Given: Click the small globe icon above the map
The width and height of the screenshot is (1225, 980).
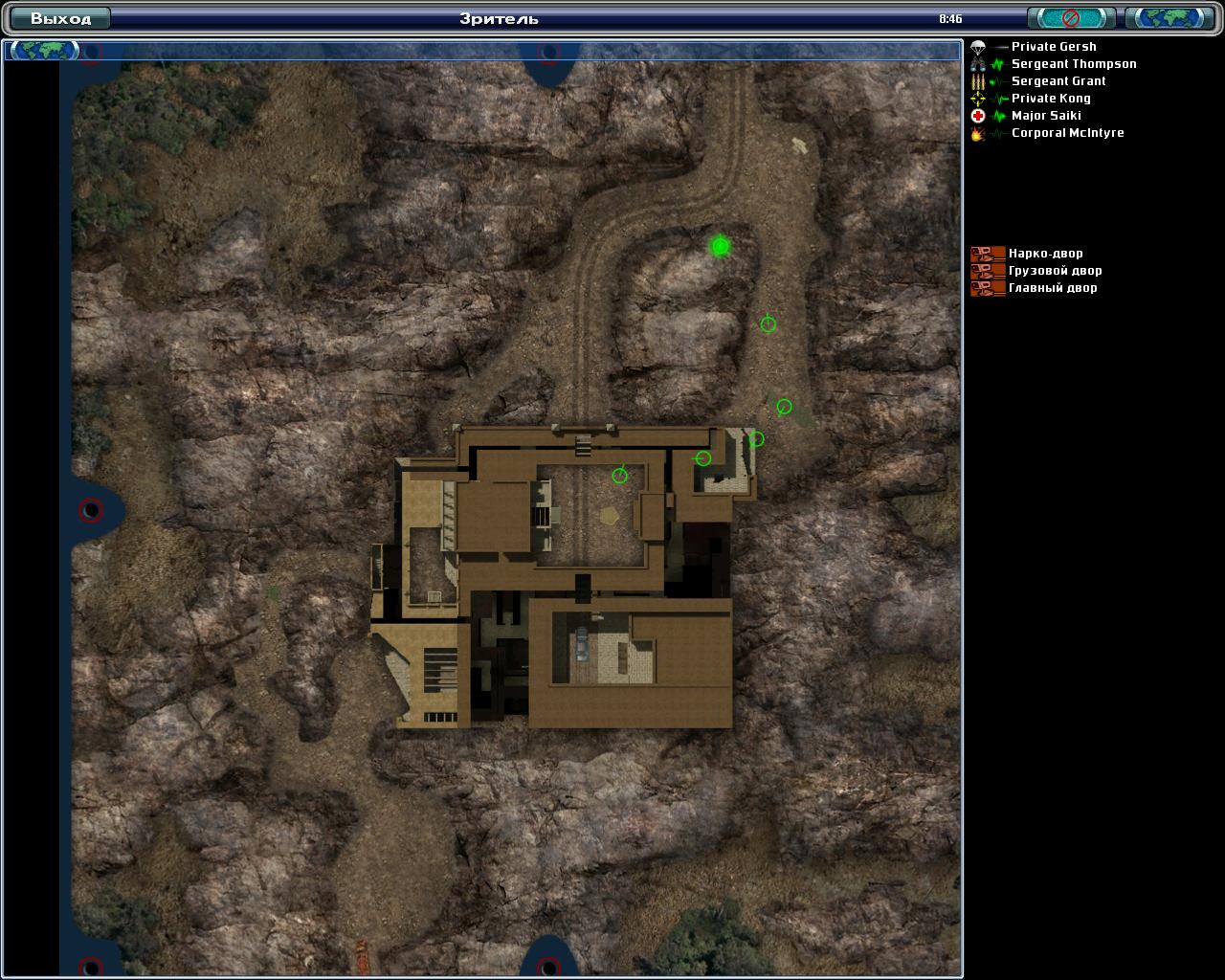Looking at the screenshot, I should [44, 50].
